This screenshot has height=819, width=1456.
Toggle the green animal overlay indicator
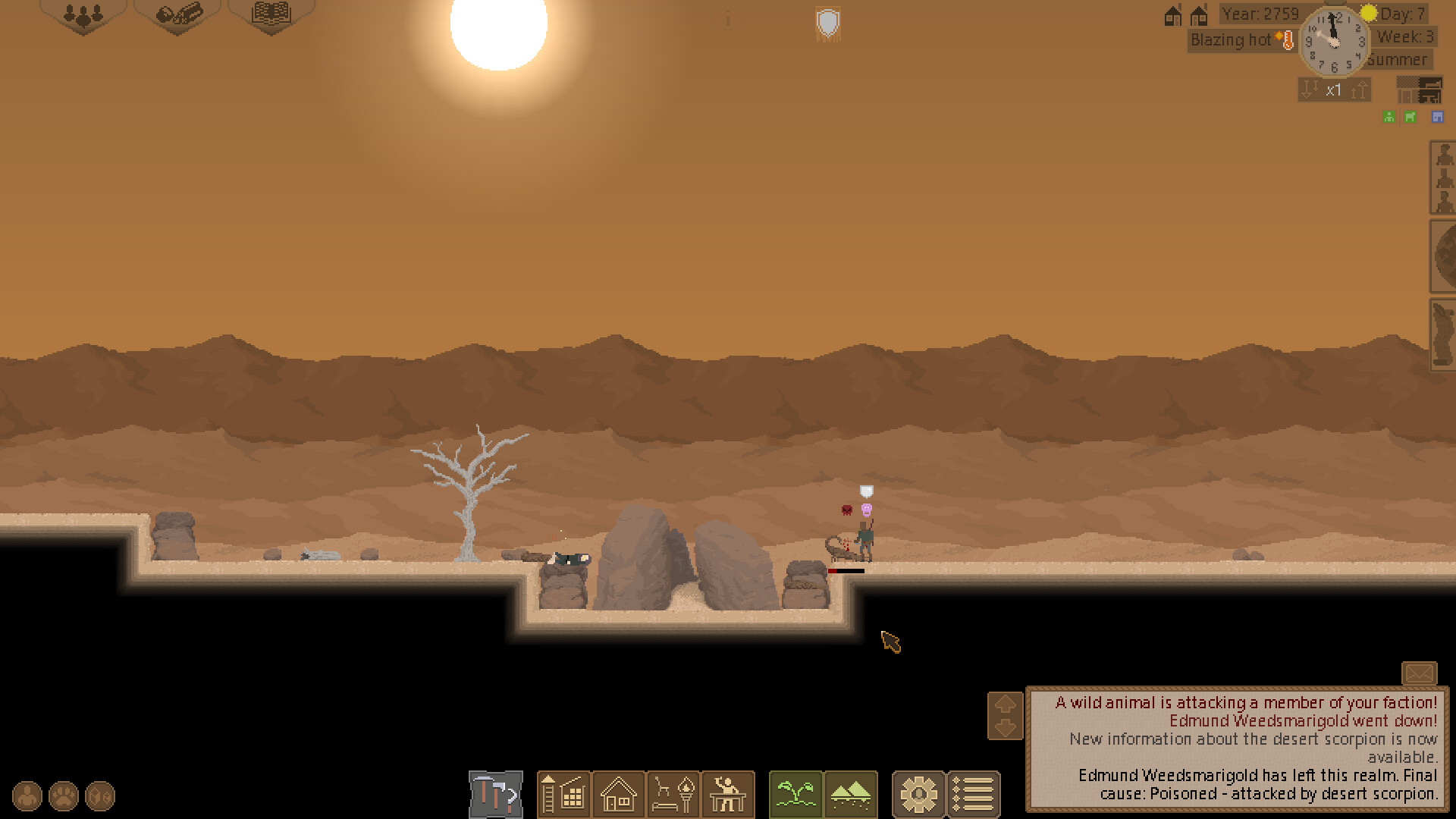1410,116
